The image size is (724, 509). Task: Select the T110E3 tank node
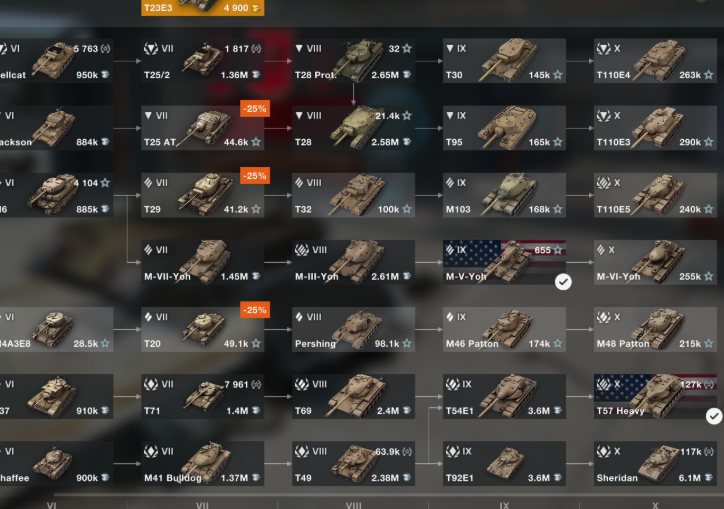click(655, 128)
